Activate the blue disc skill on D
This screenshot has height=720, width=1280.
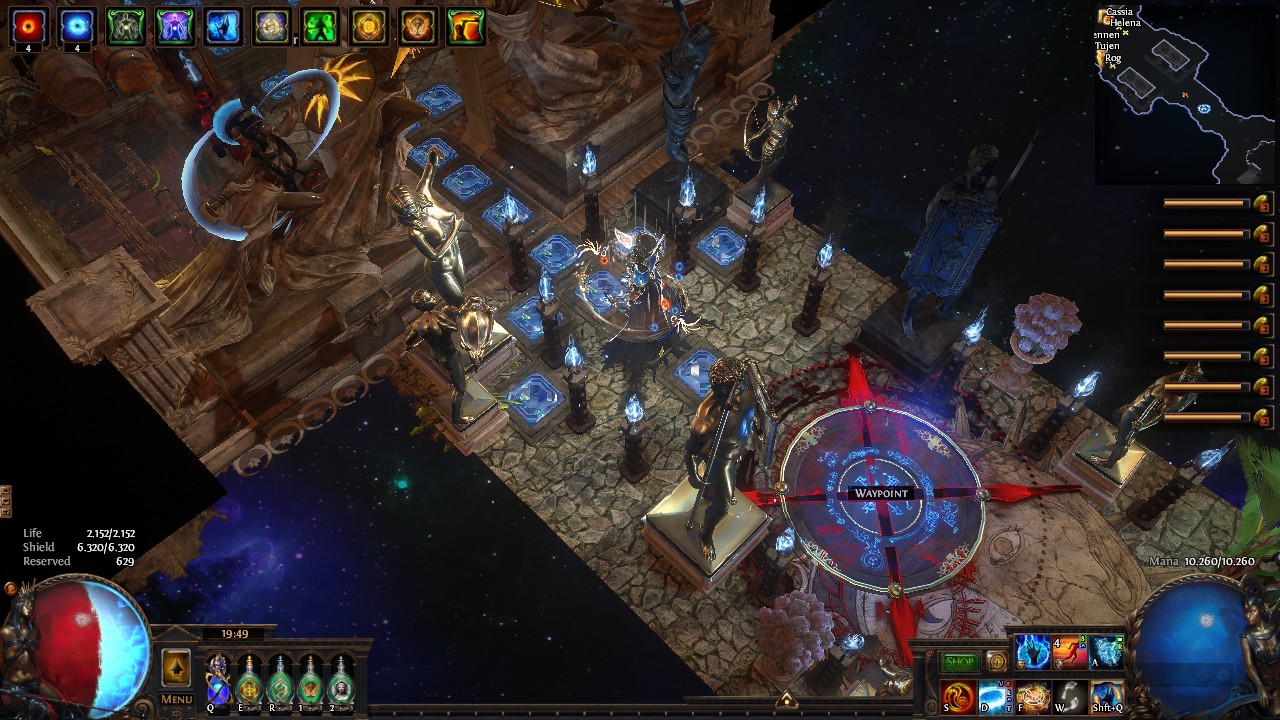click(995, 696)
